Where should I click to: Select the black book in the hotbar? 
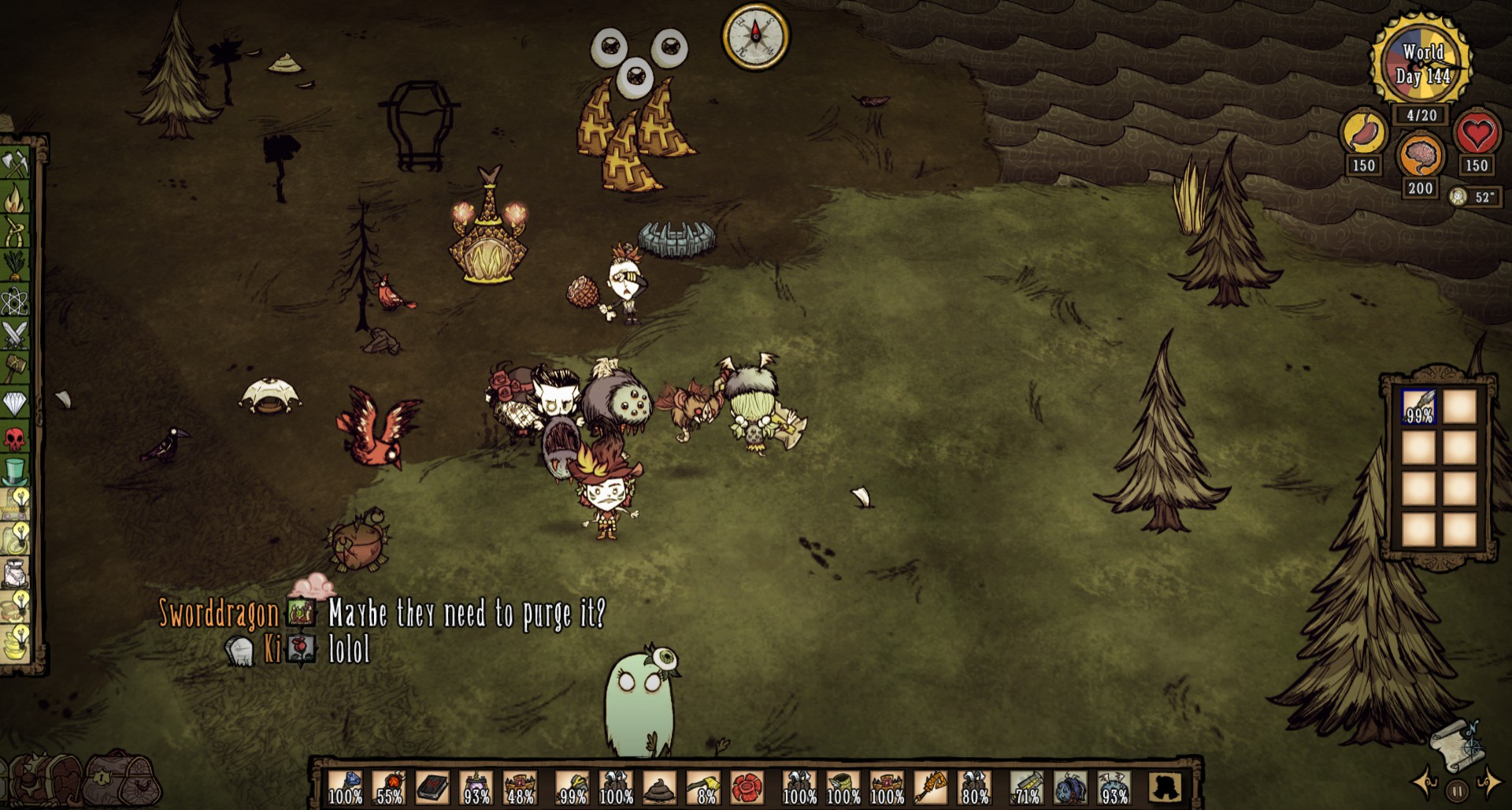click(432, 788)
